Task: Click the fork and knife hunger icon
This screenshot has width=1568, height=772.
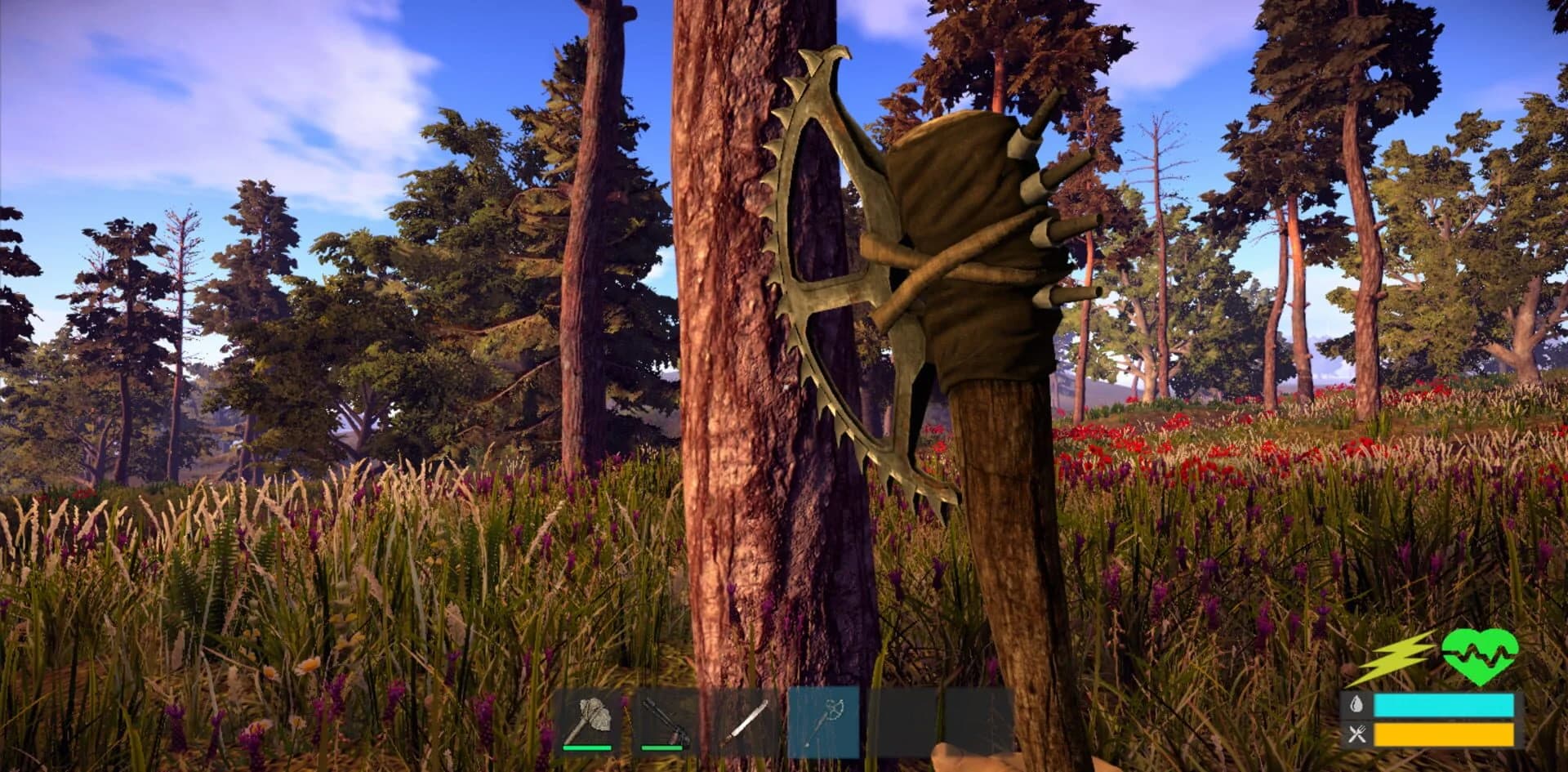Action: [x=1356, y=734]
